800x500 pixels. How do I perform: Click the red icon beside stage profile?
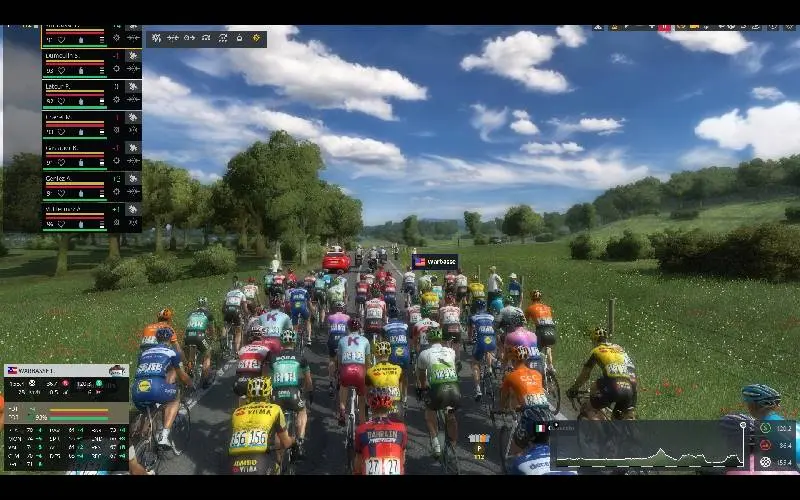tap(765, 445)
